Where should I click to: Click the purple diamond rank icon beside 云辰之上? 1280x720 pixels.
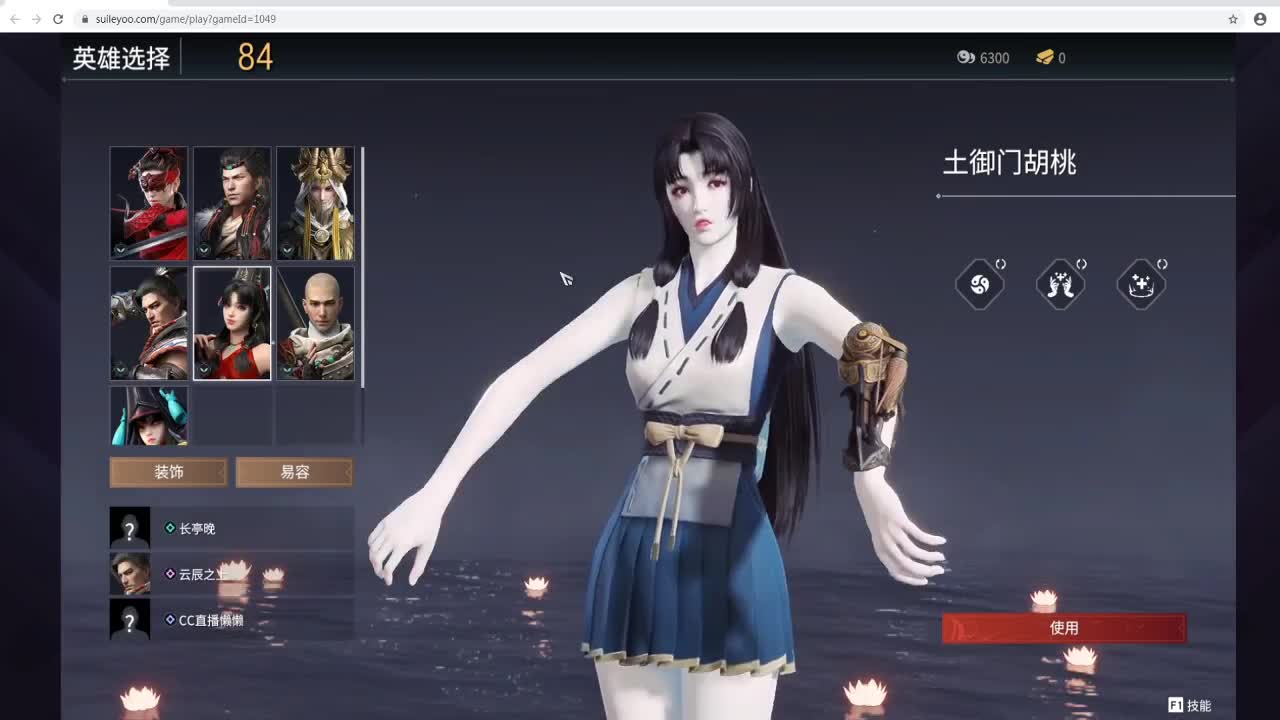(x=170, y=573)
